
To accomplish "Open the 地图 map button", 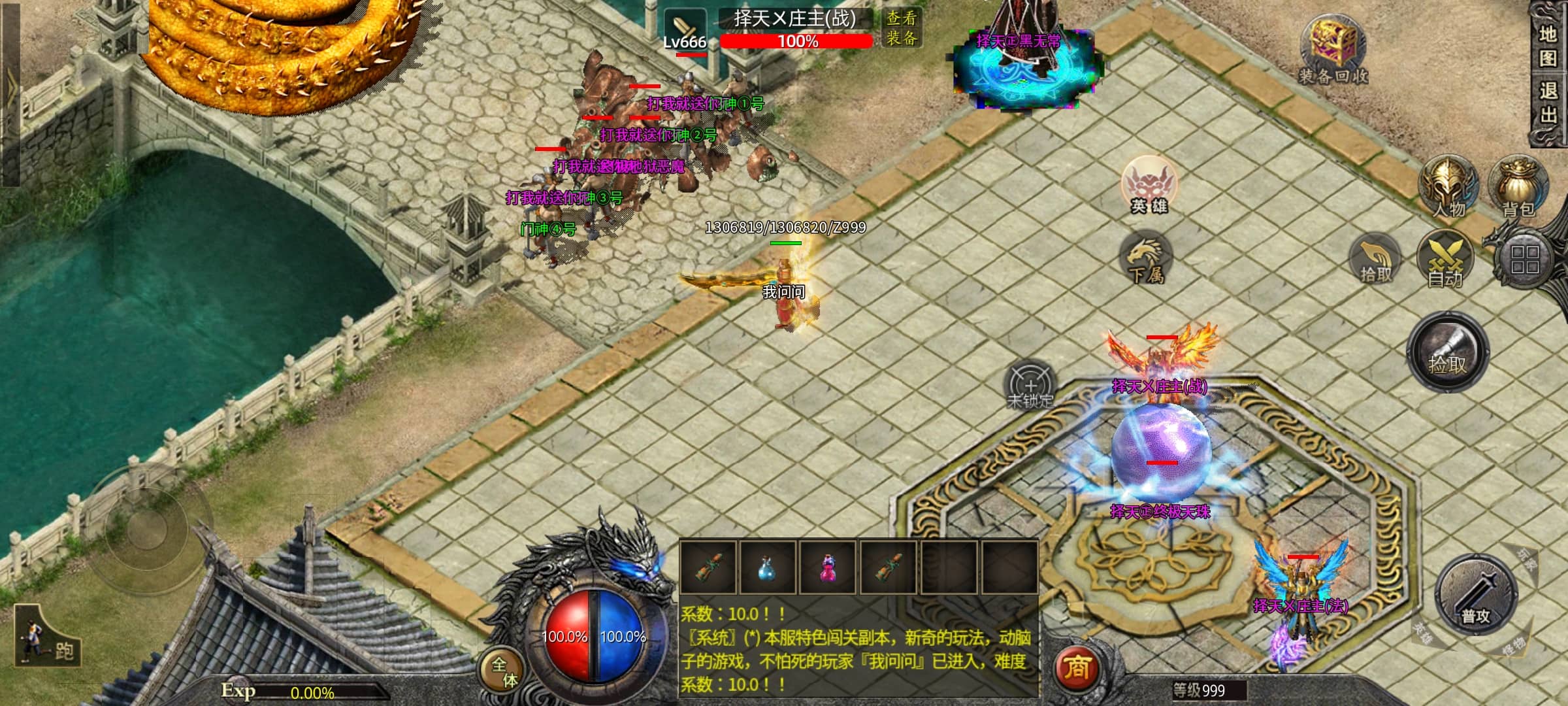I will (x=1548, y=46).
